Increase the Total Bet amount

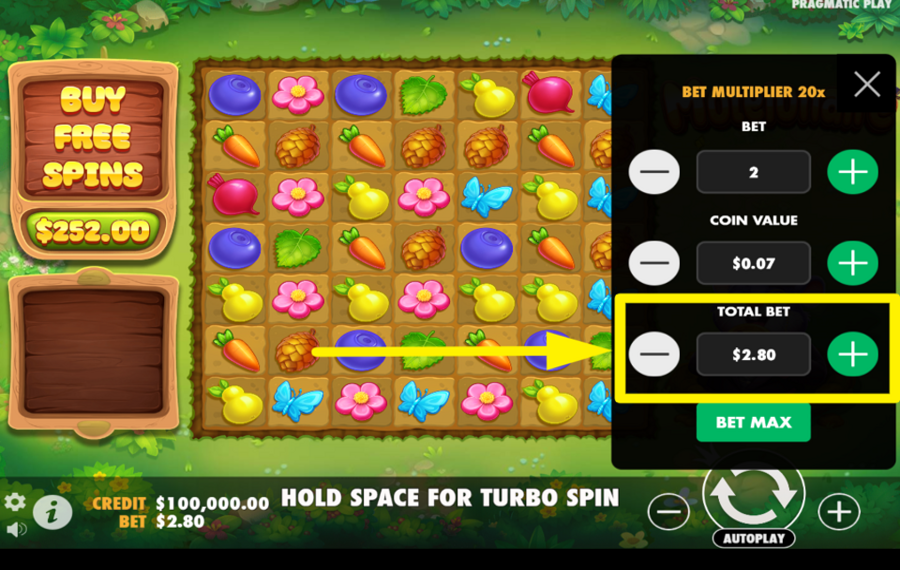[x=852, y=354]
